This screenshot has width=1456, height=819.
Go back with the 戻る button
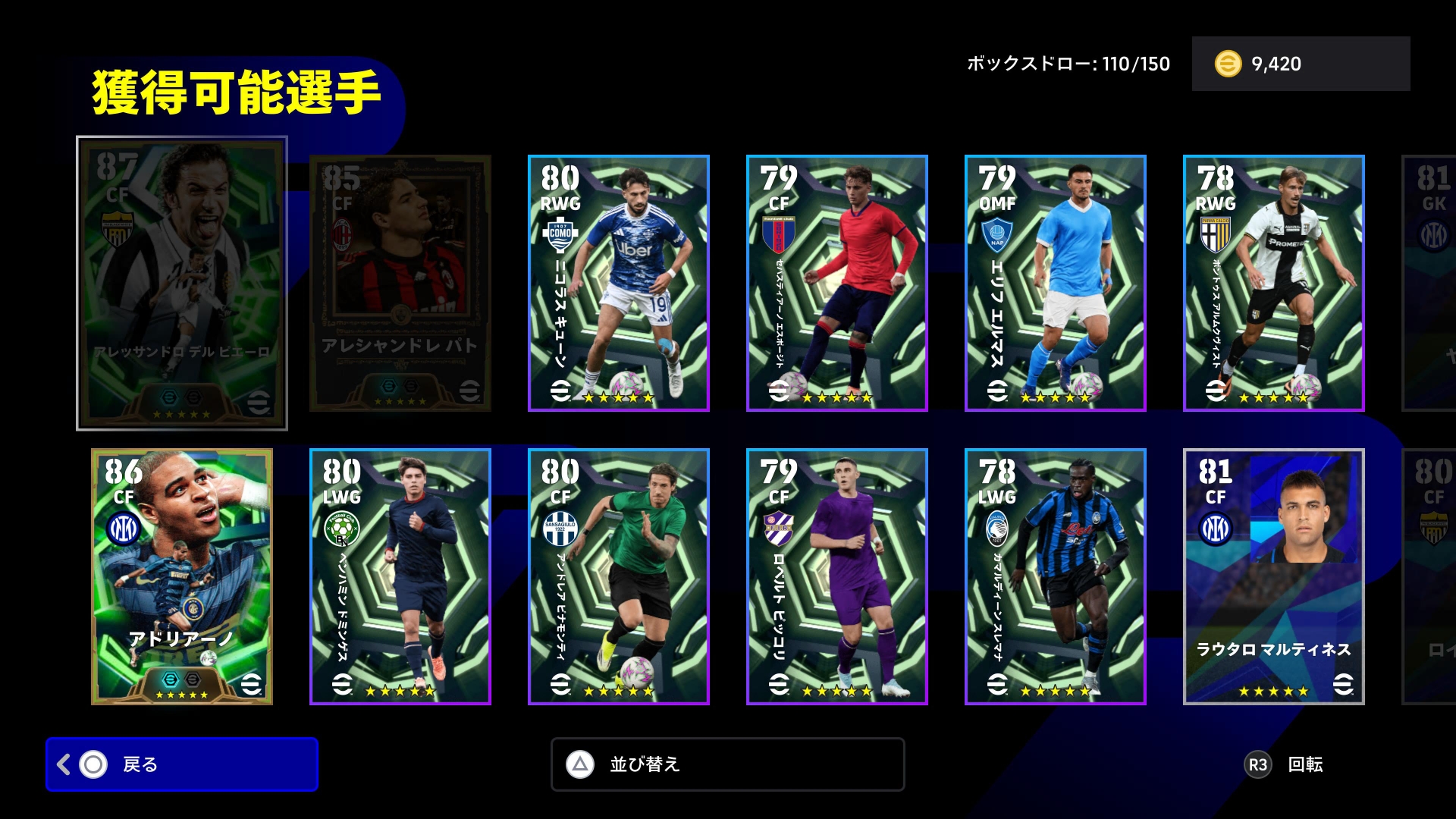coord(181,764)
